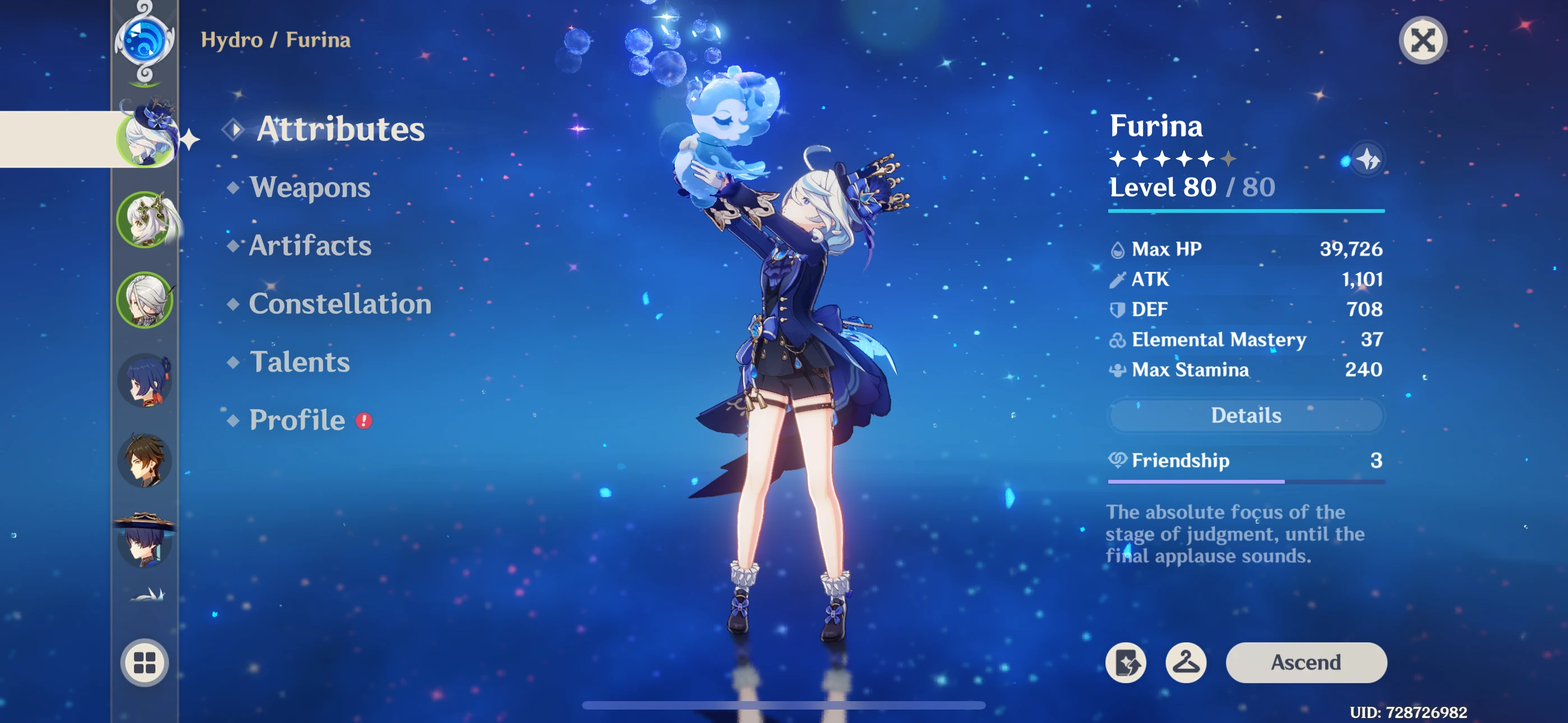
Task: Click the sparkle icon beside Furina's stars
Action: coord(1367,158)
